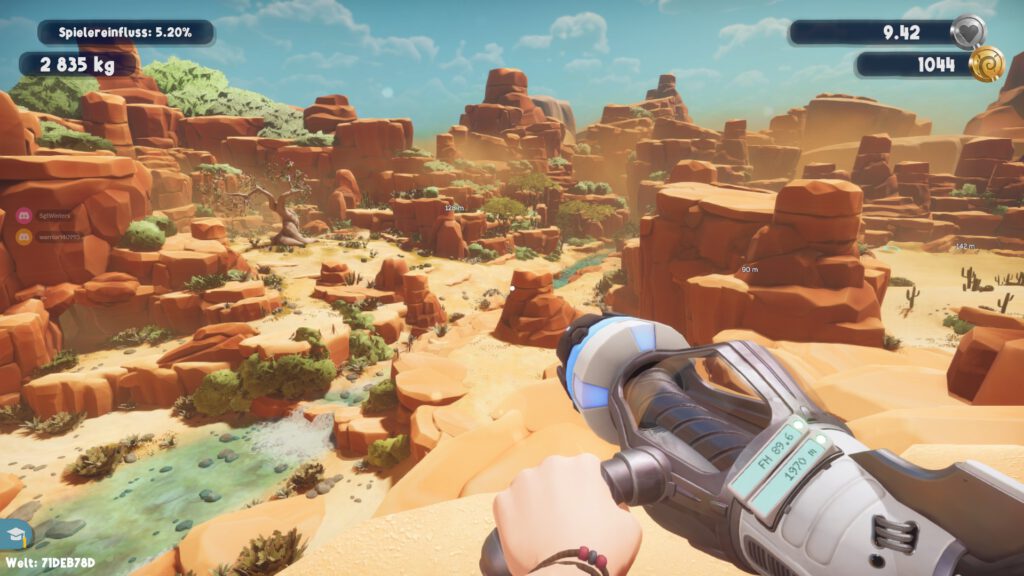Viewport: 1024px width, 576px height.
Task: Click the silver heart medal icon
Action: pos(967,32)
